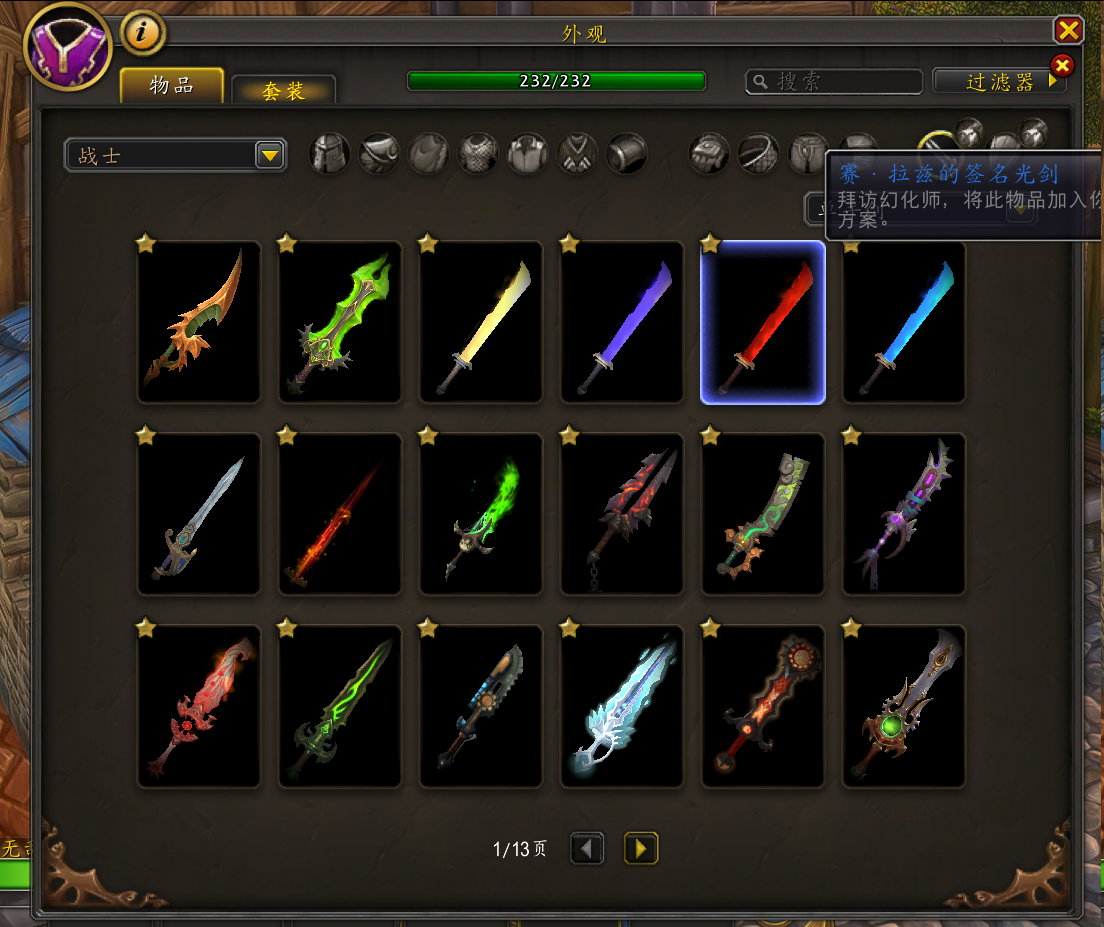The height and width of the screenshot is (927, 1104).
Task: Open the round info button
Action: tap(142, 33)
